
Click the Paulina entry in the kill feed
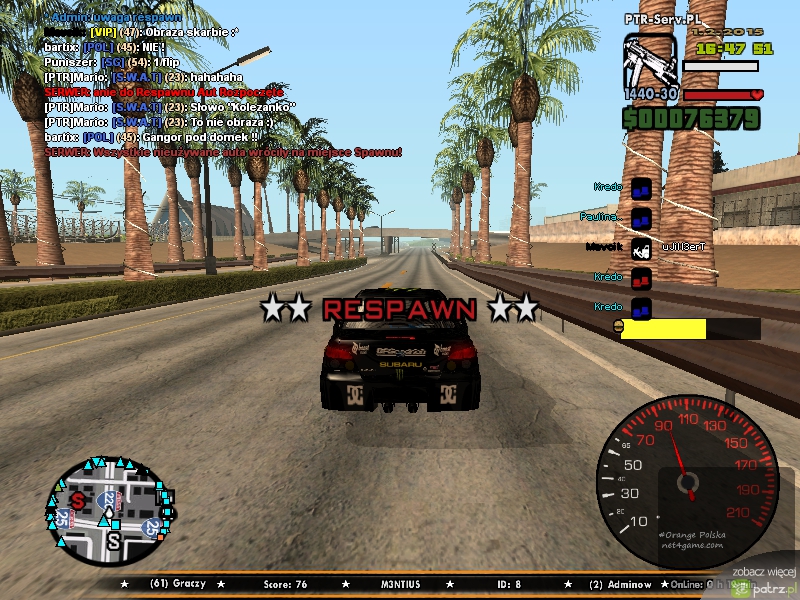601,216
